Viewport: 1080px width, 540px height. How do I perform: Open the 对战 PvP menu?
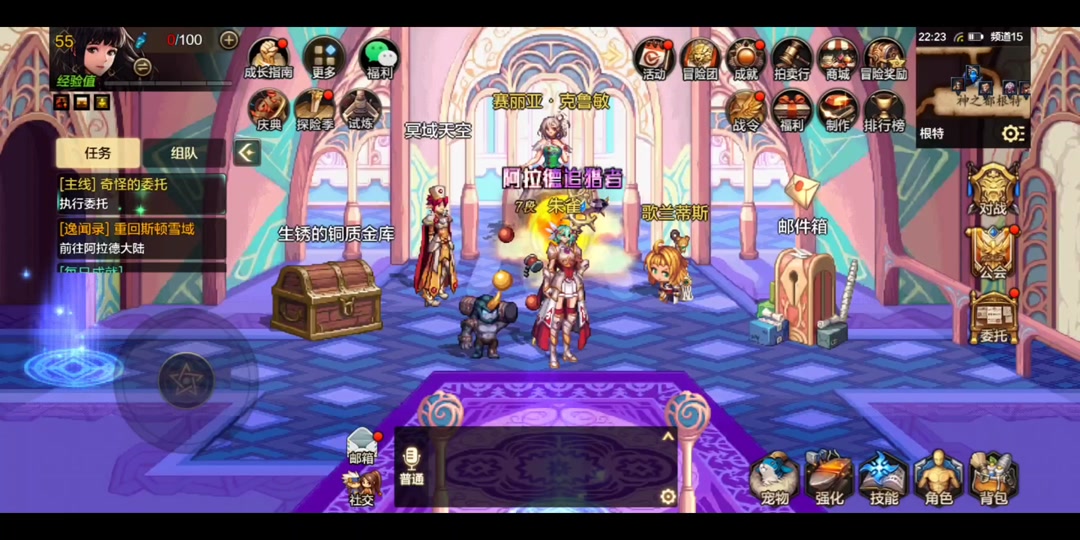(993, 188)
